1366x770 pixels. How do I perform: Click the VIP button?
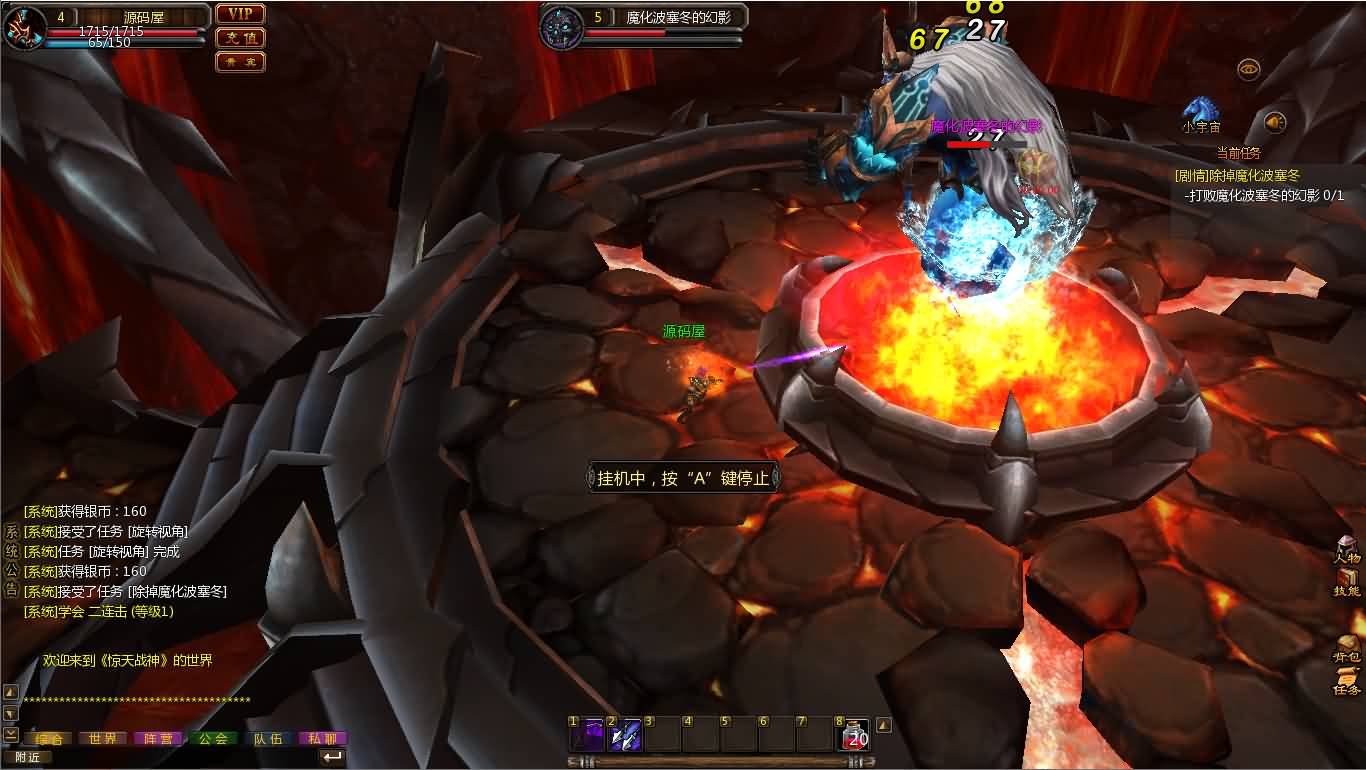[x=239, y=14]
